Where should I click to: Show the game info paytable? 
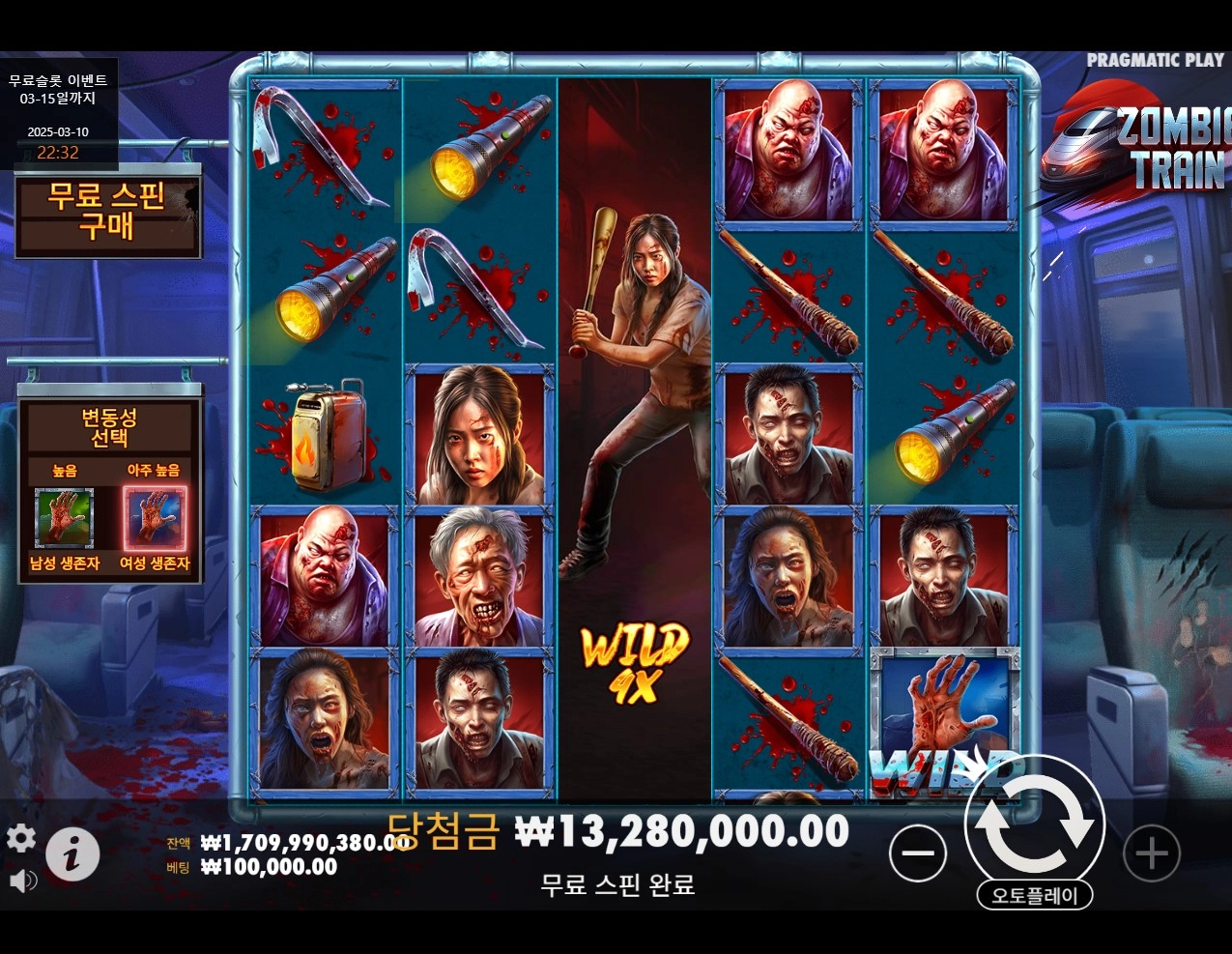click(x=72, y=853)
